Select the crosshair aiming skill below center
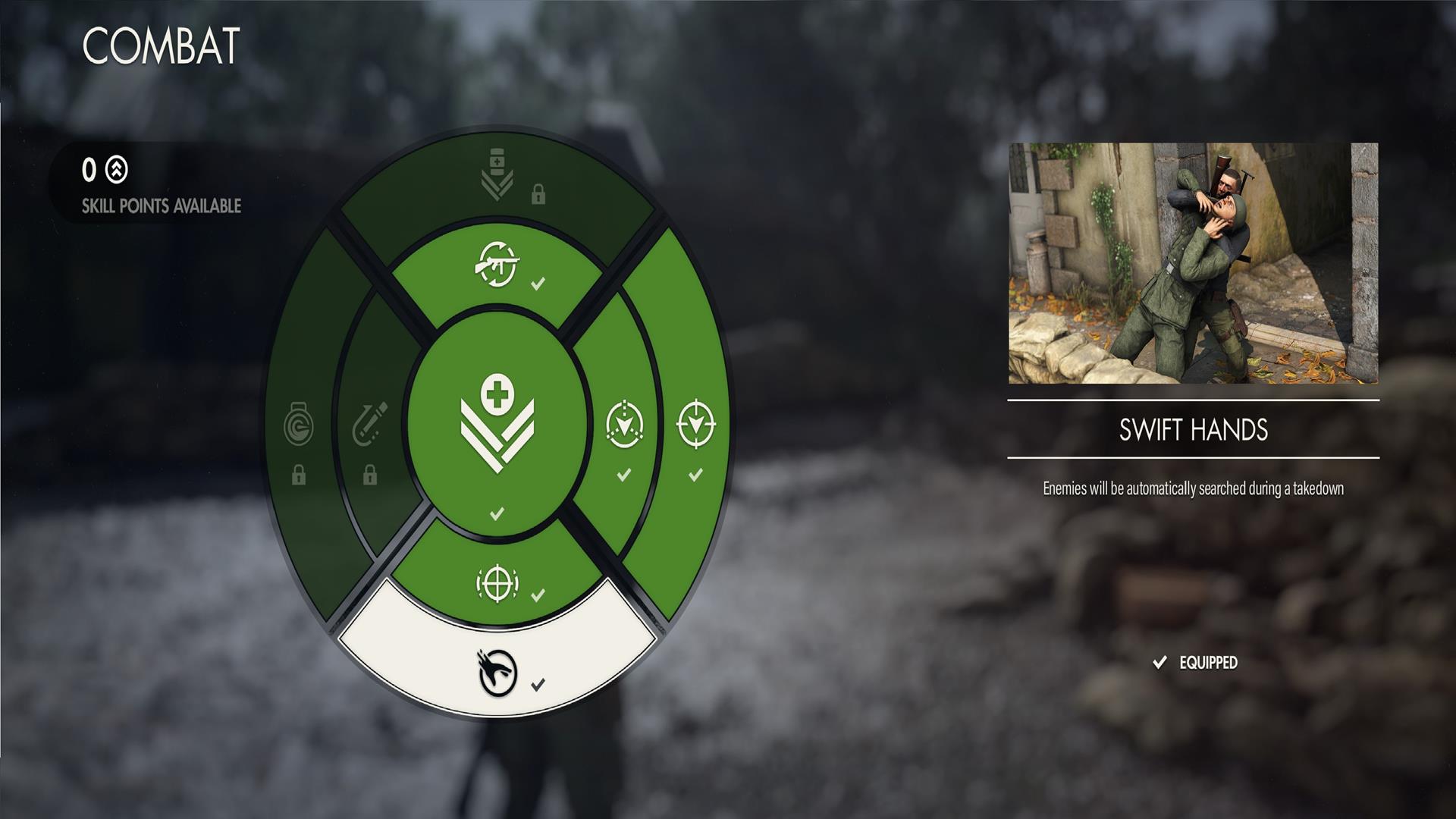The width and height of the screenshot is (1456, 819). point(497,584)
